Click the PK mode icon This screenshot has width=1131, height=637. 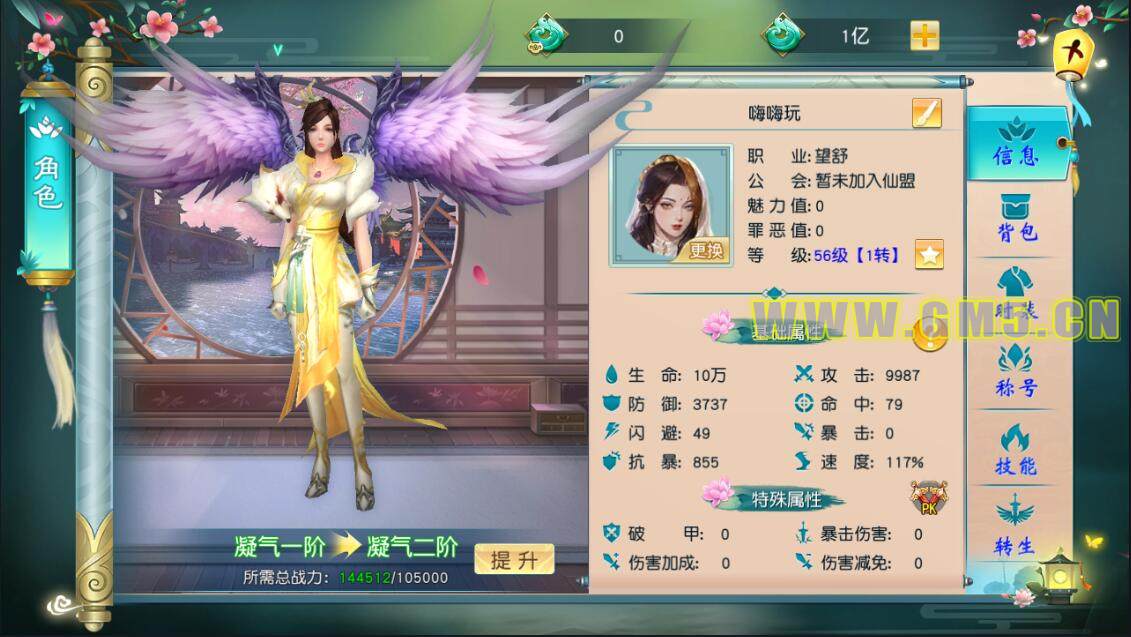coord(928,498)
